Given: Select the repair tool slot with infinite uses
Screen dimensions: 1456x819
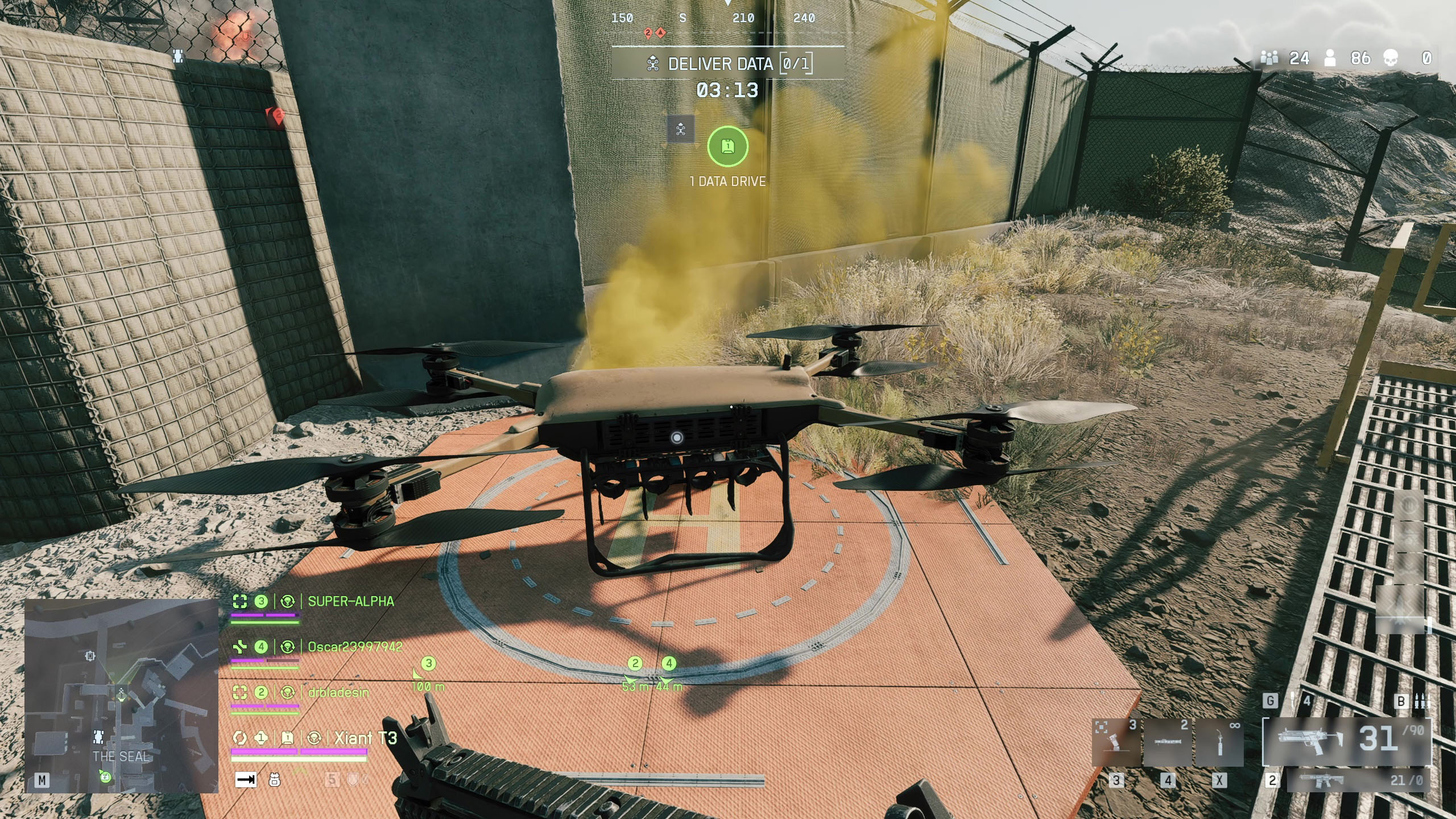Looking at the screenshot, I should pos(1219,742).
